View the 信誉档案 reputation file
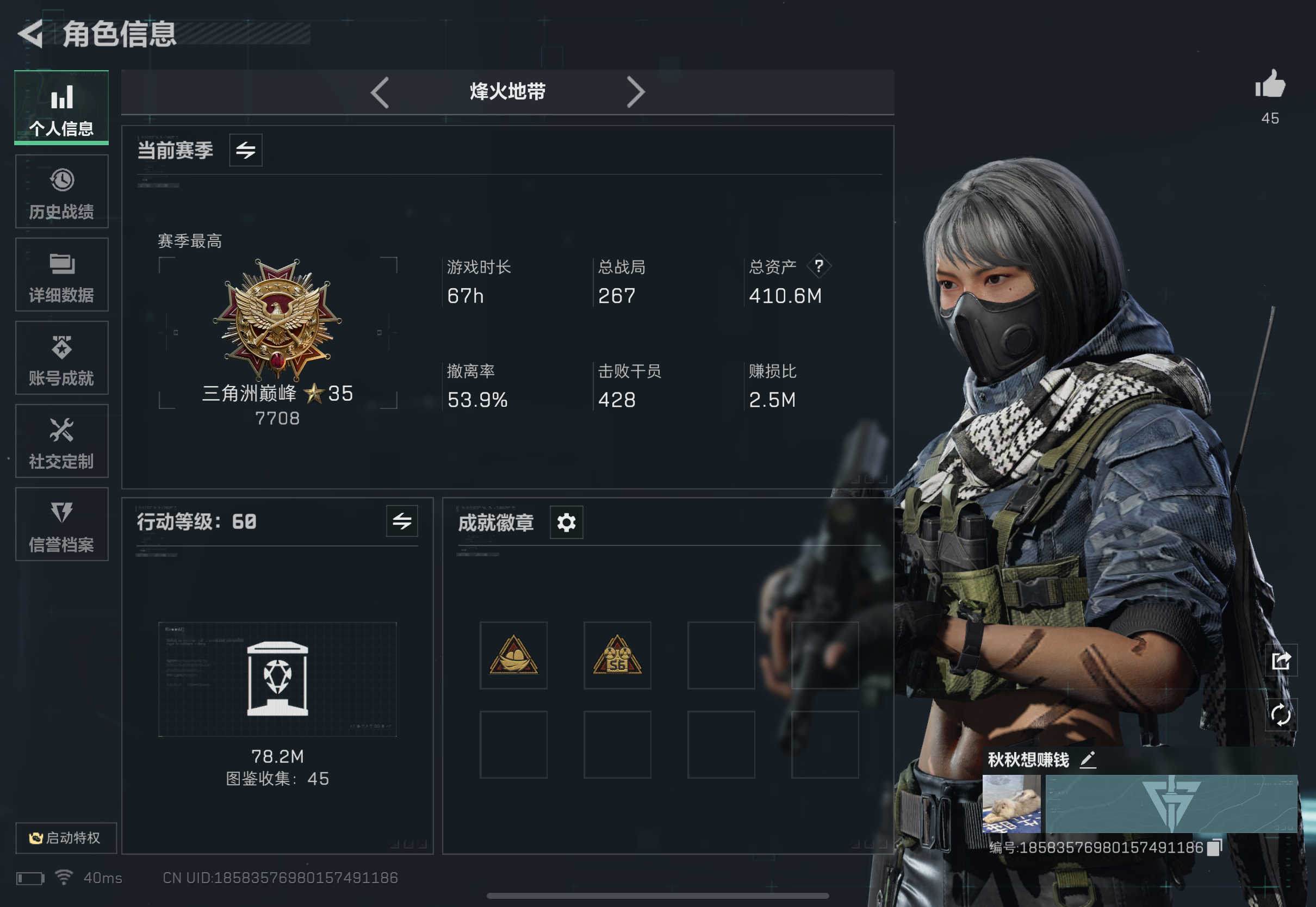Screen dimensions: 1316x907 click(61, 525)
